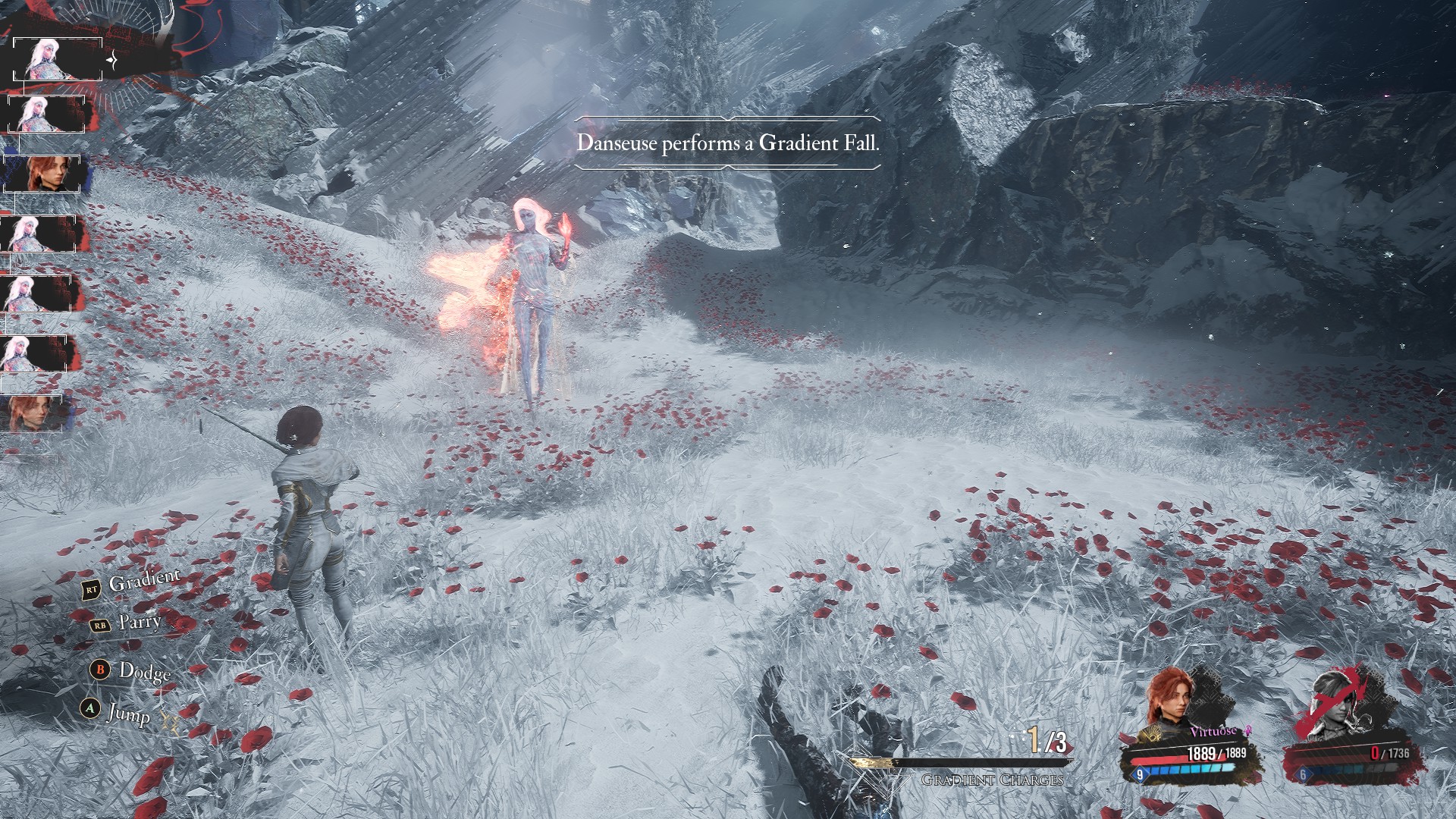Select the current-turn Danseuse portrait in turn order
Screen dimensions: 1456x819
pos(58,59)
